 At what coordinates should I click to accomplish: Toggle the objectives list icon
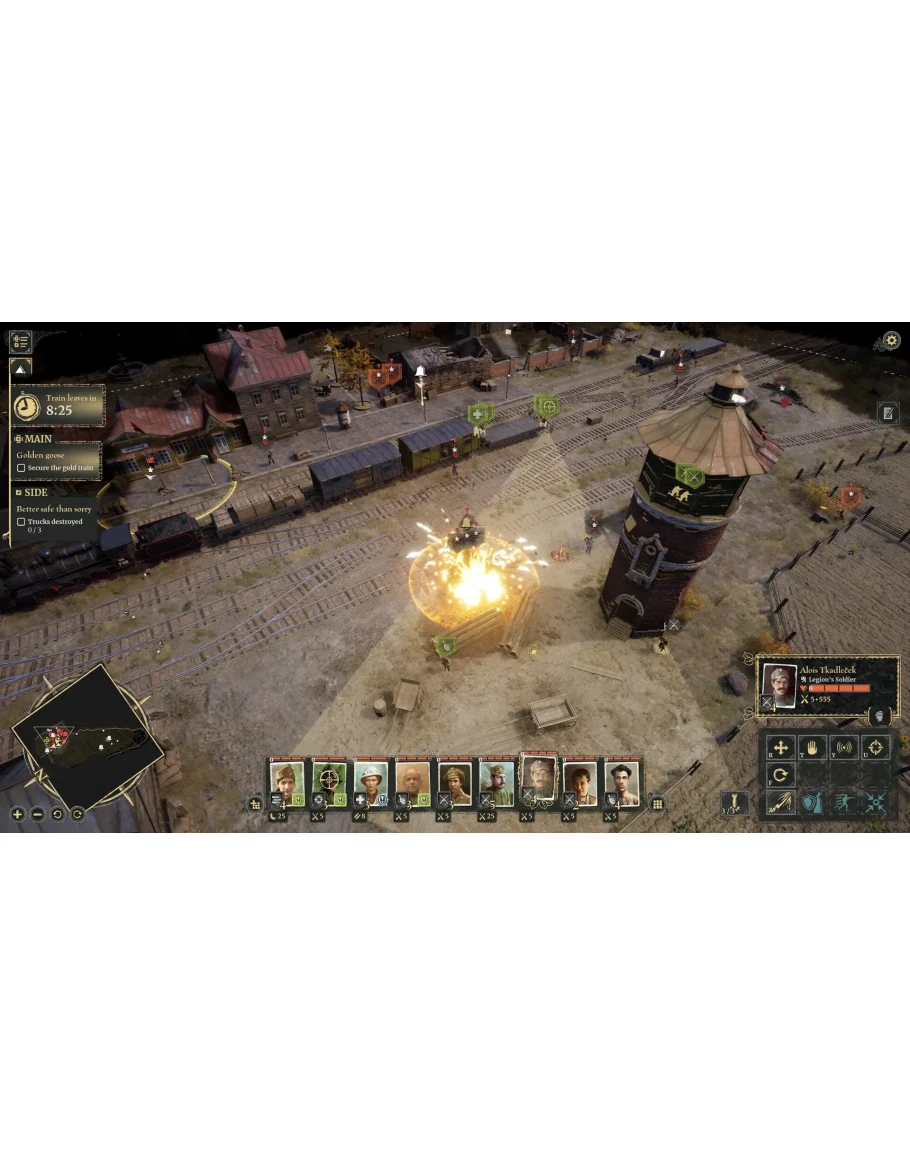[x=20, y=341]
